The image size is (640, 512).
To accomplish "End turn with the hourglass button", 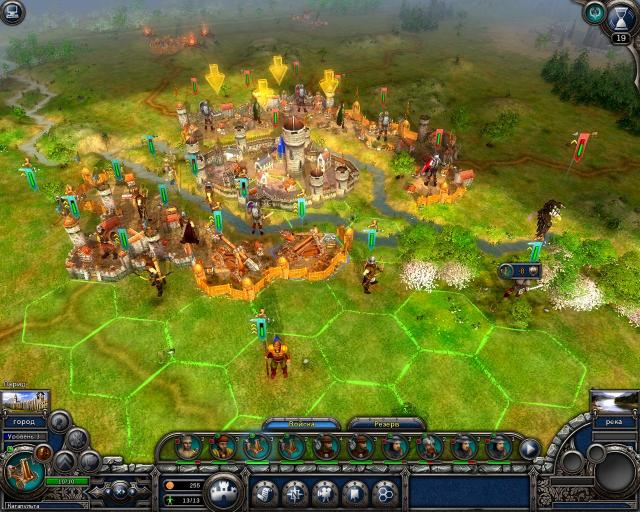I will pos(622,20).
